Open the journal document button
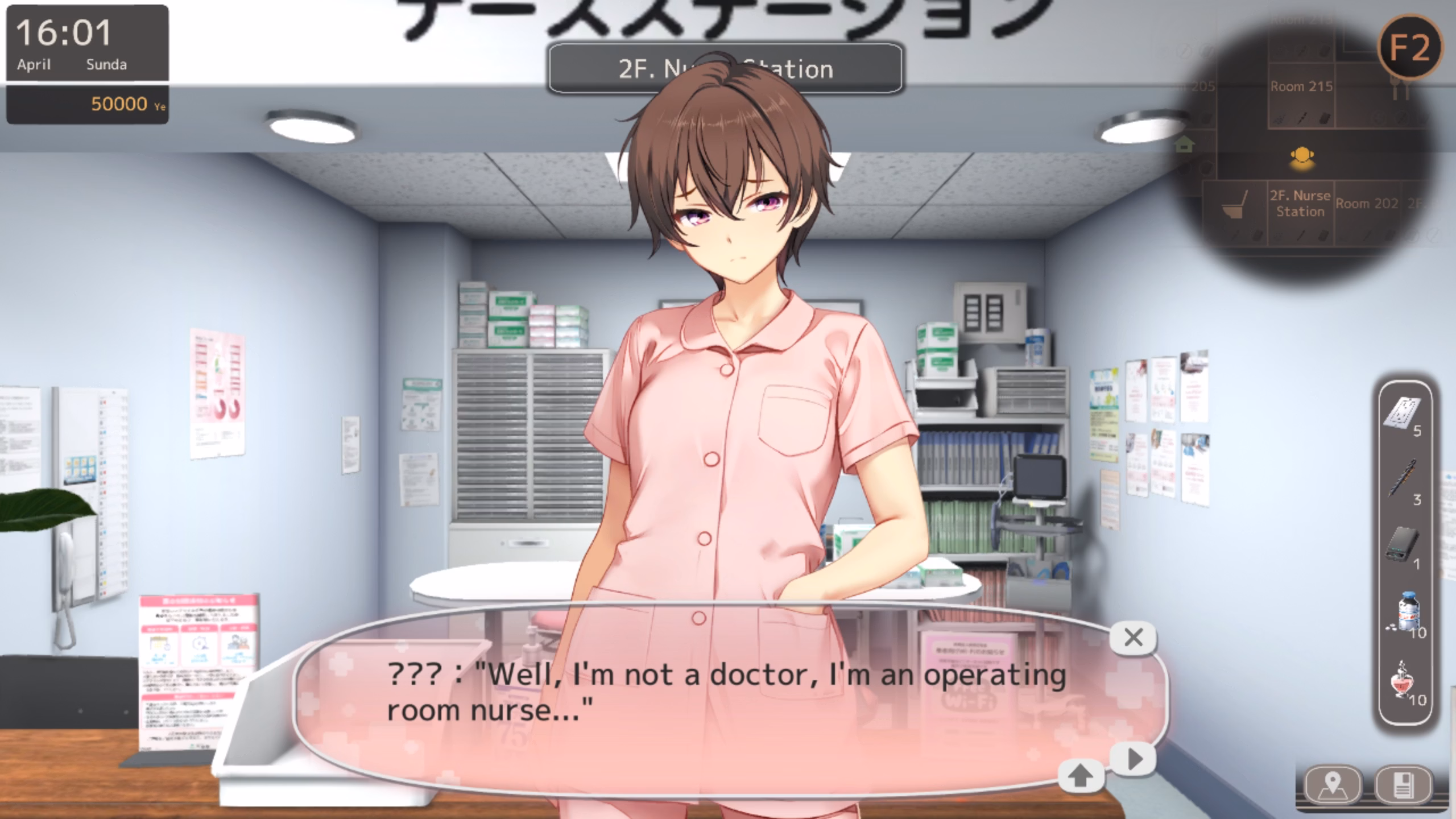1456x819 pixels. tap(1403, 786)
